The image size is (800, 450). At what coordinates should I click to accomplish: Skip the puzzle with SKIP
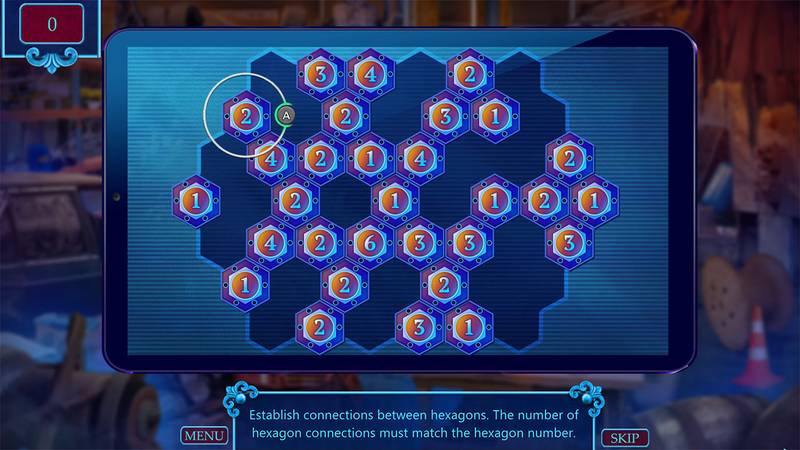click(625, 438)
